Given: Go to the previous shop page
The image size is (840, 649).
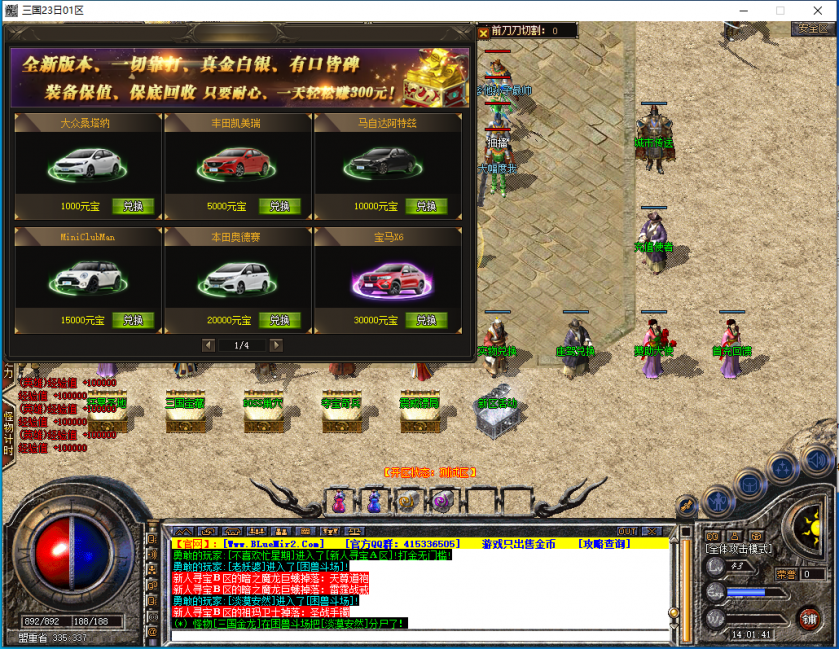Looking at the screenshot, I should (208, 345).
